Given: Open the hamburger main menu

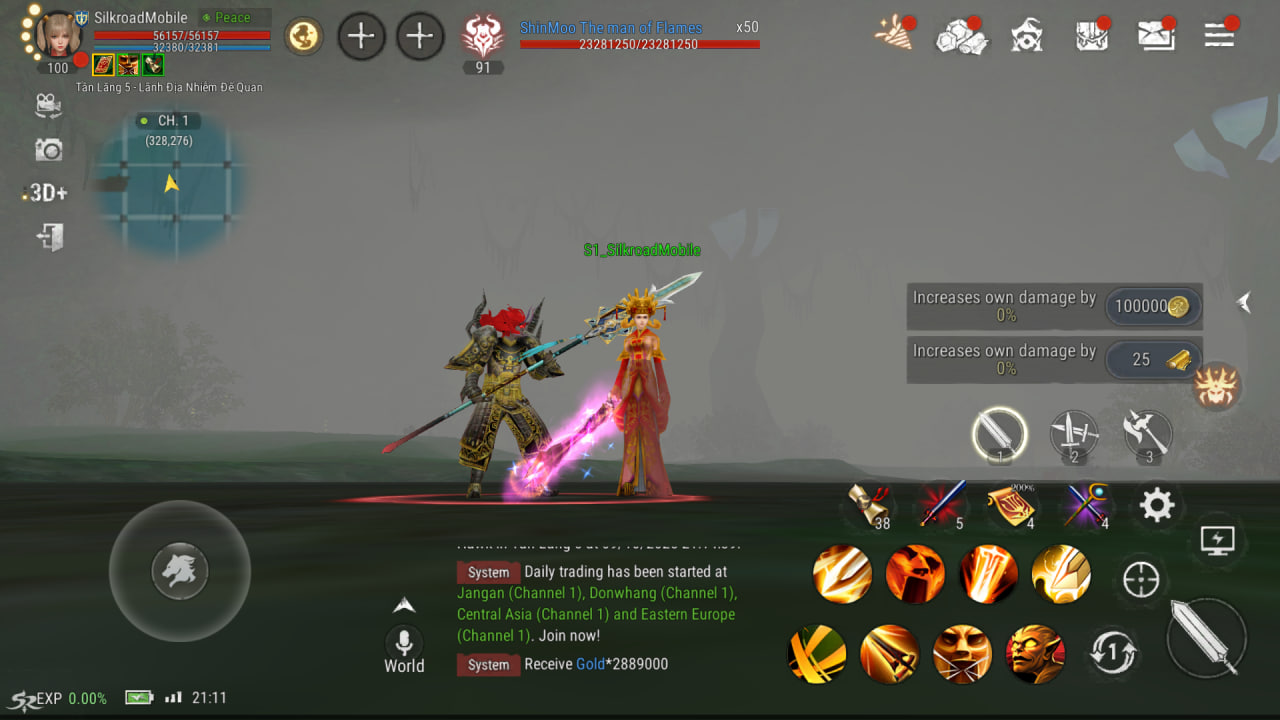Looking at the screenshot, I should [1219, 36].
